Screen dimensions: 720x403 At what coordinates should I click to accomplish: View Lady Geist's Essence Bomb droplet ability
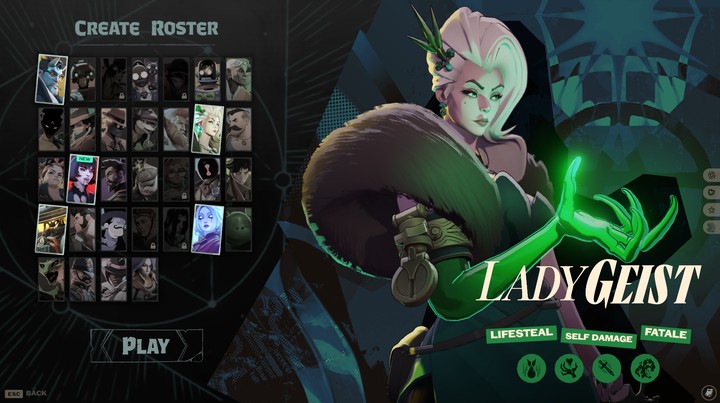click(x=530, y=369)
